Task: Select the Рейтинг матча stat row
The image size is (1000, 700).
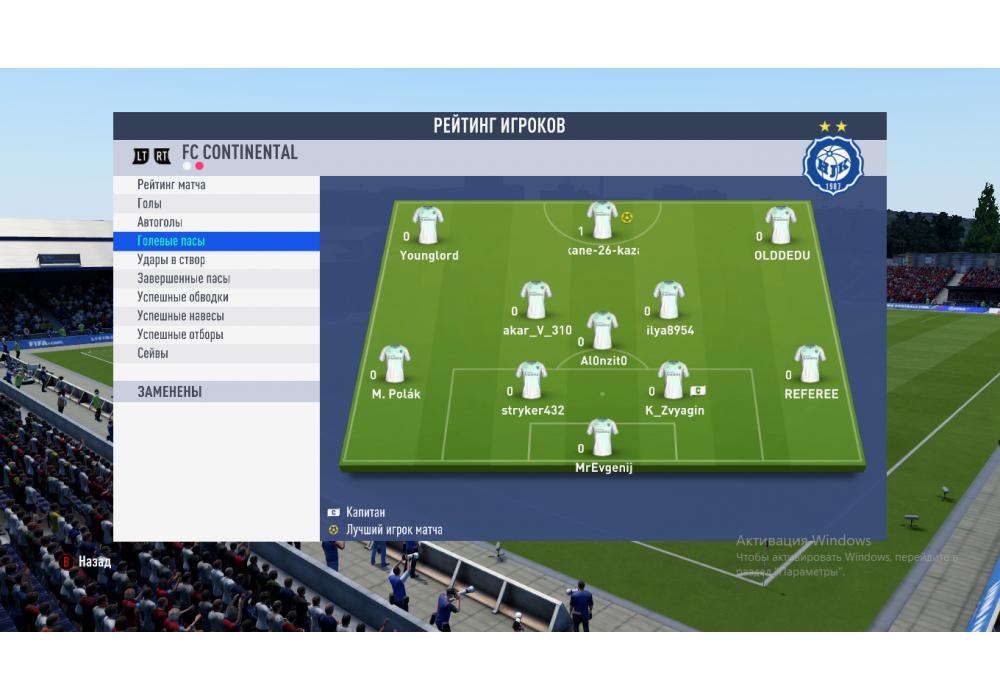Action: point(171,185)
